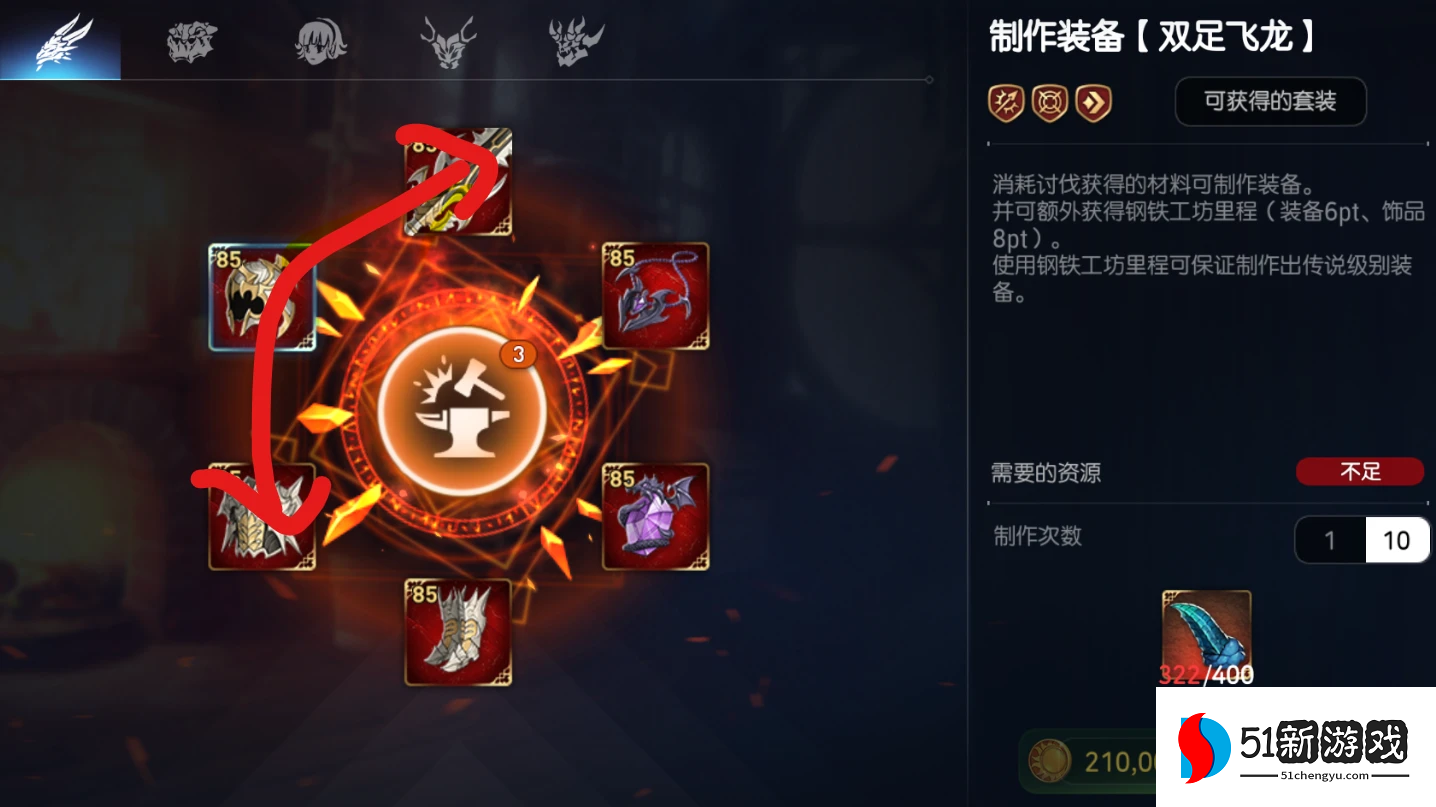Screen dimensions: 1436x807
Task: Open the girl character boss icon
Action: pyautogui.click(x=318, y=38)
